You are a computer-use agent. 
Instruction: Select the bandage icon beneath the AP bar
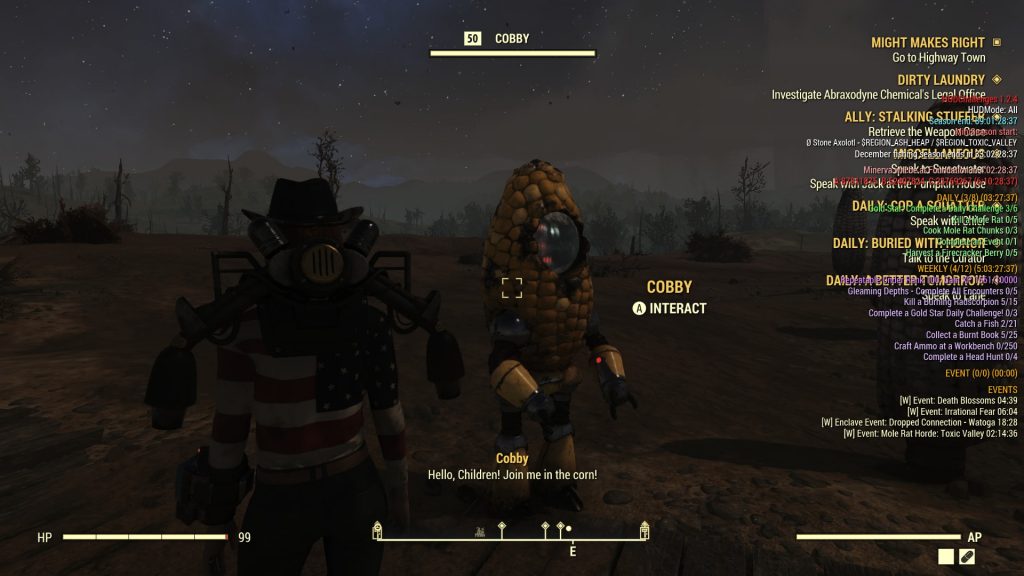pyautogui.click(x=967, y=557)
